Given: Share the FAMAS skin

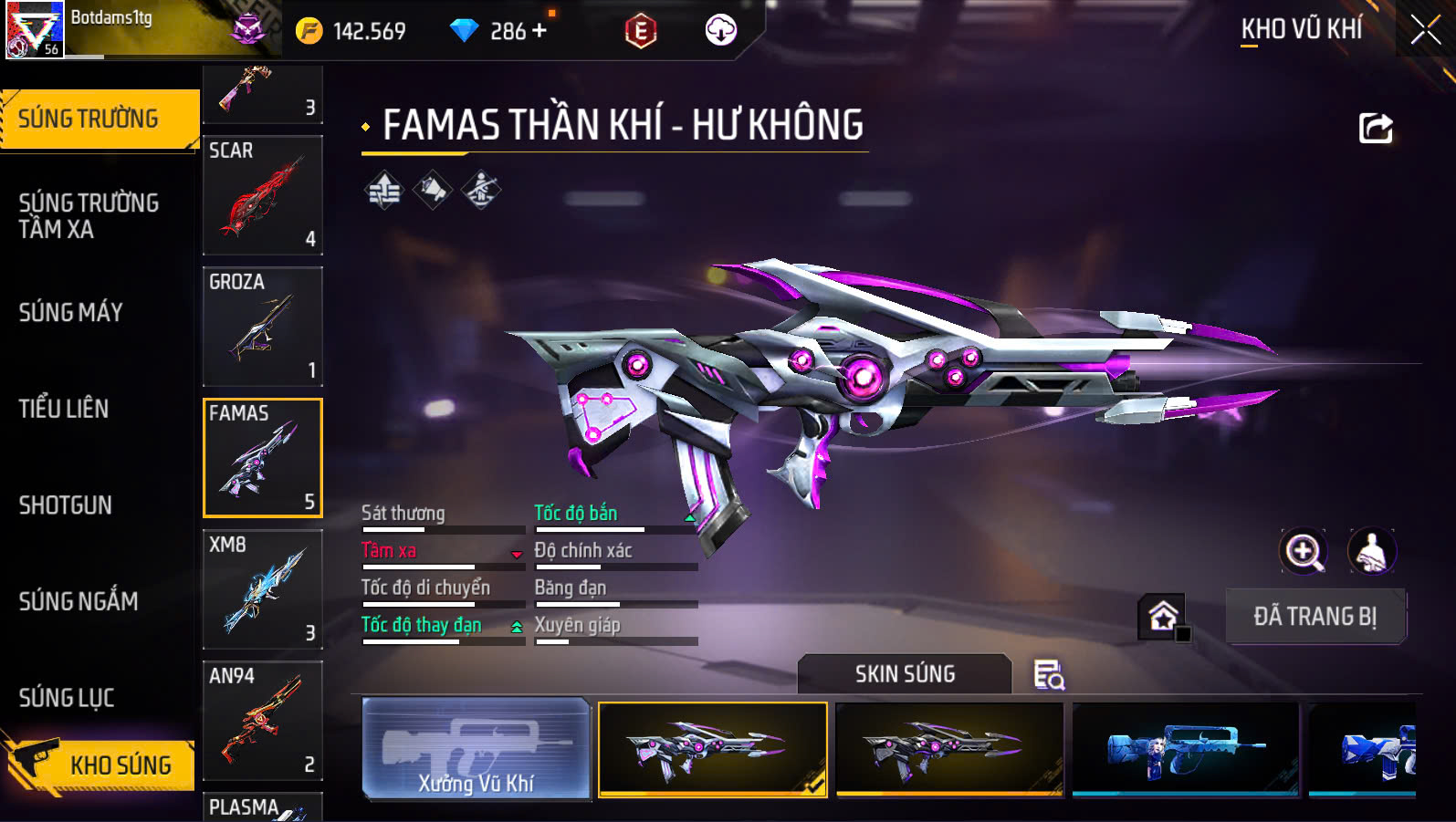Looking at the screenshot, I should 1376,129.
